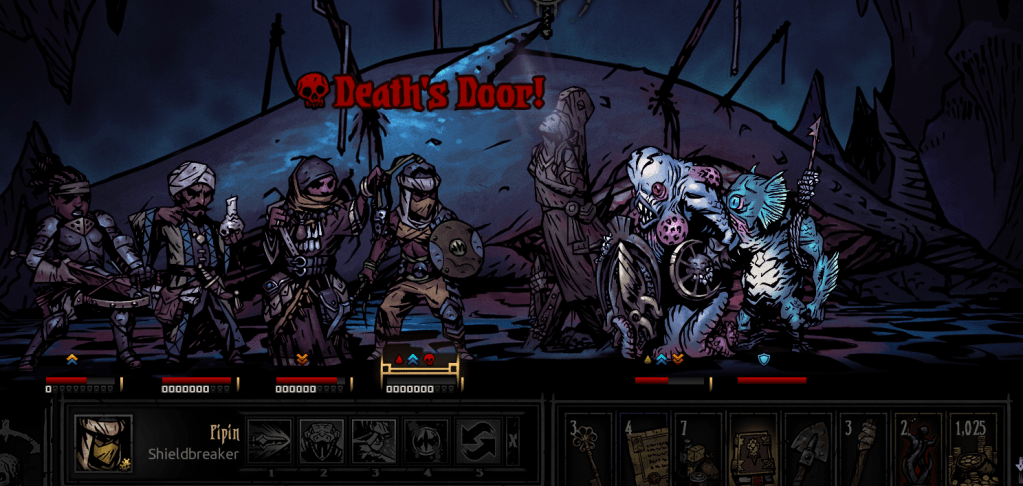Select the provisions stack of 7
This screenshot has height=486, width=1023.
point(699,450)
